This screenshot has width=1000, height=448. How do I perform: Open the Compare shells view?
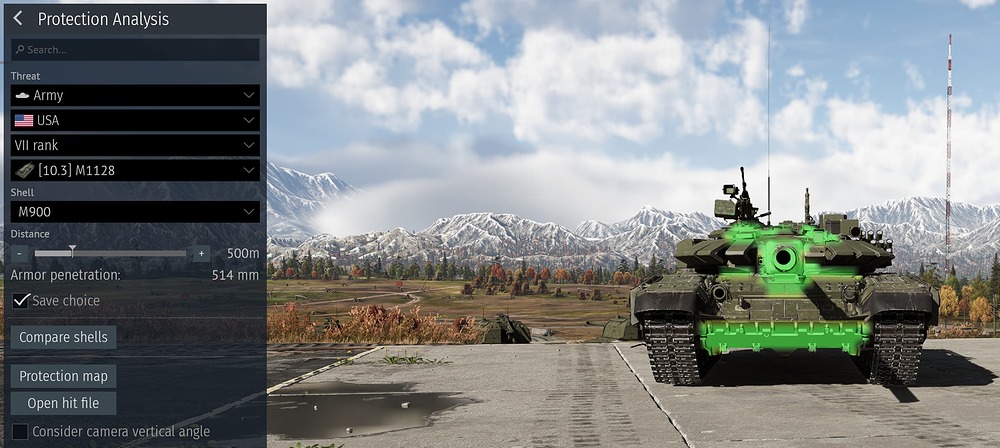tap(63, 337)
